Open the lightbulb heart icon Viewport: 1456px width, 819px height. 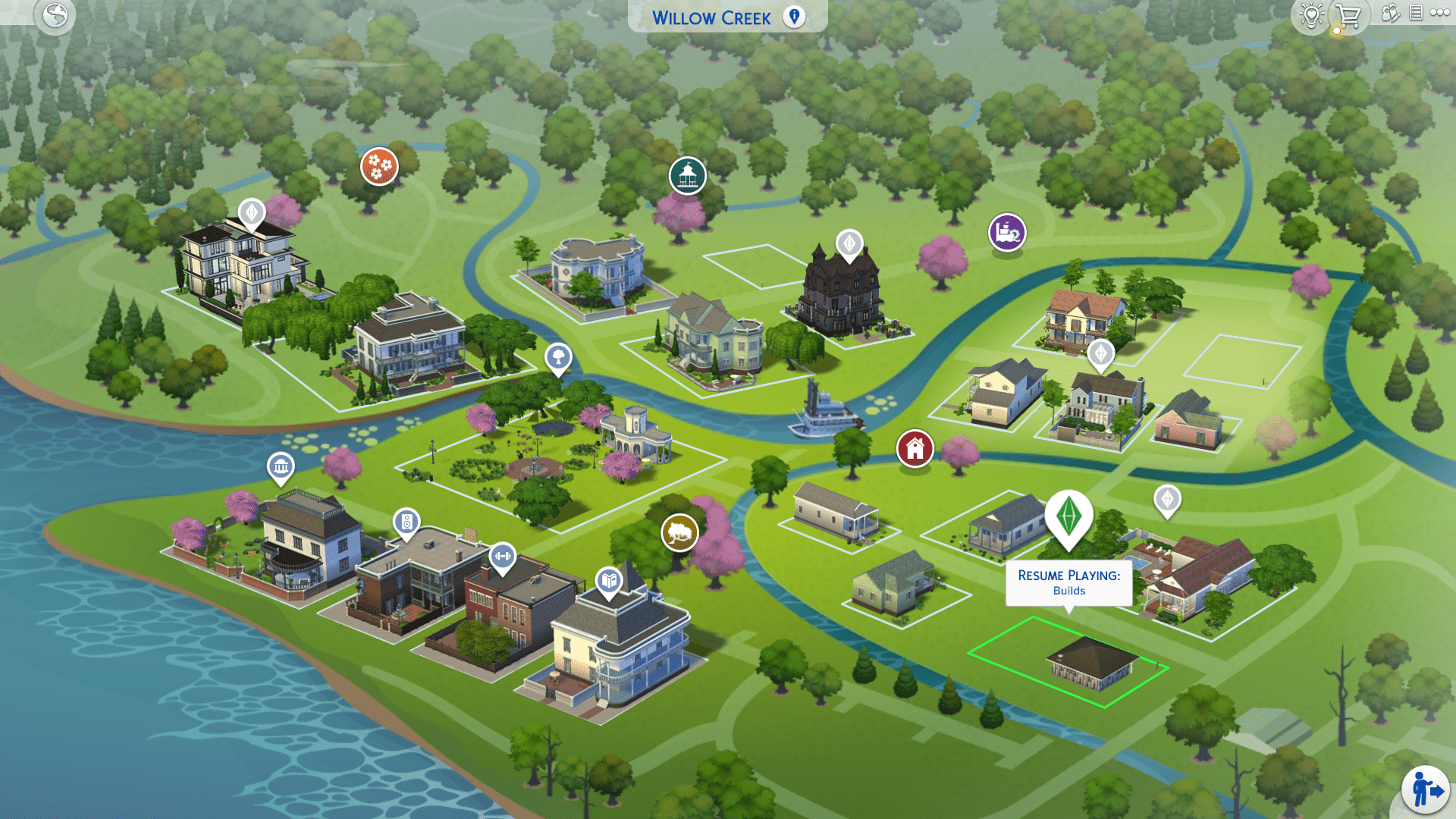[x=1311, y=14]
